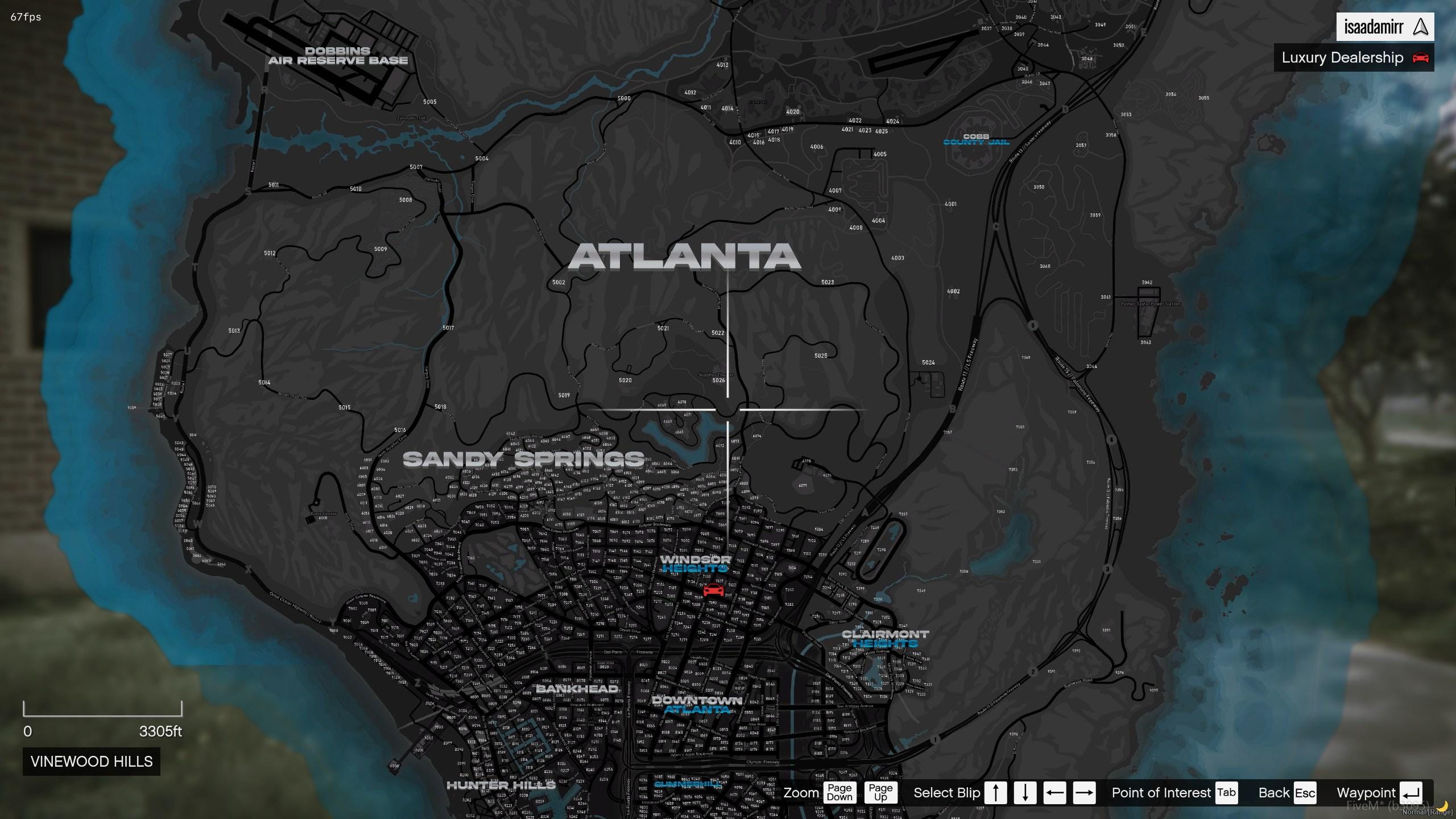This screenshot has height=819, width=1456.
Task: Click the Luxury Dealership car icon
Action: [1421, 57]
